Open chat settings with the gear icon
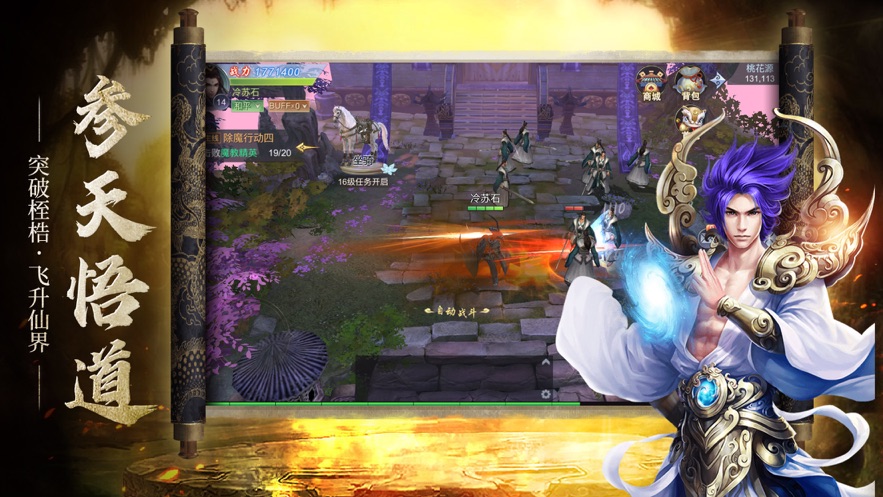 pos(546,394)
